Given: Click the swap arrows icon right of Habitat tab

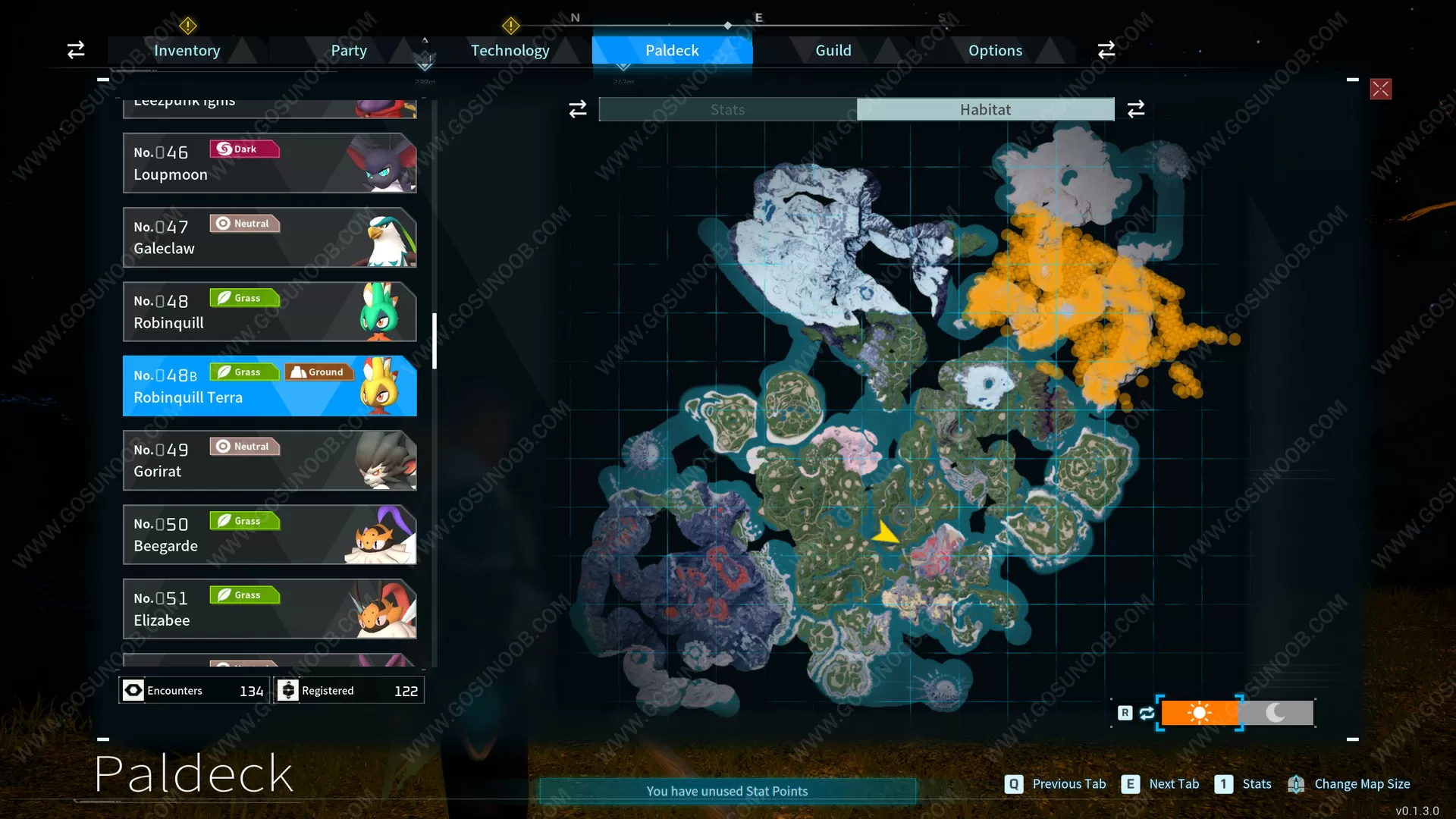Looking at the screenshot, I should click(1135, 108).
